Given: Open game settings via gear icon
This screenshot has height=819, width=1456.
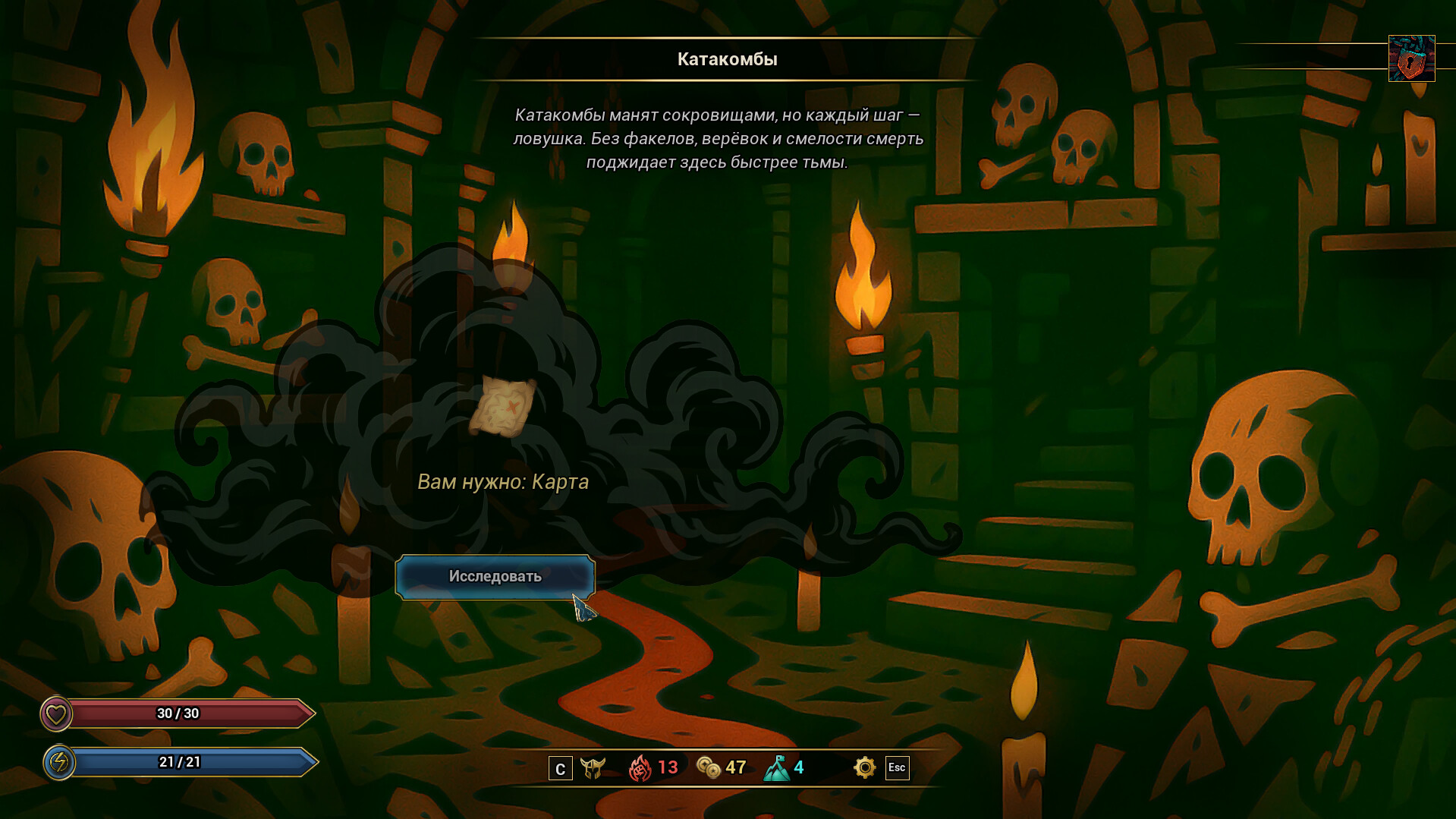Looking at the screenshot, I should click(863, 768).
